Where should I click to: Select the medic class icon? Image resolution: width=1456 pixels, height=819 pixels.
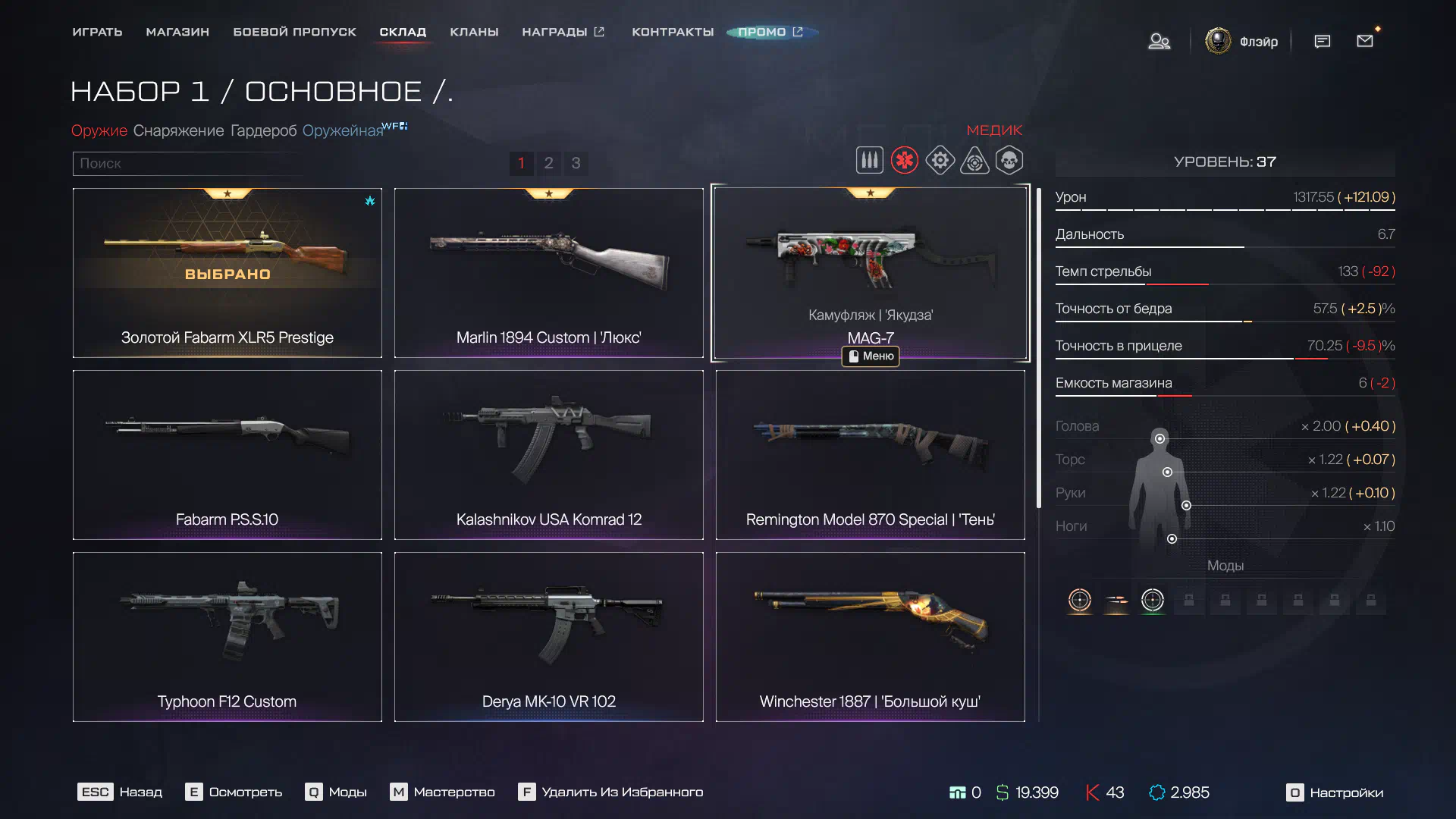(905, 161)
